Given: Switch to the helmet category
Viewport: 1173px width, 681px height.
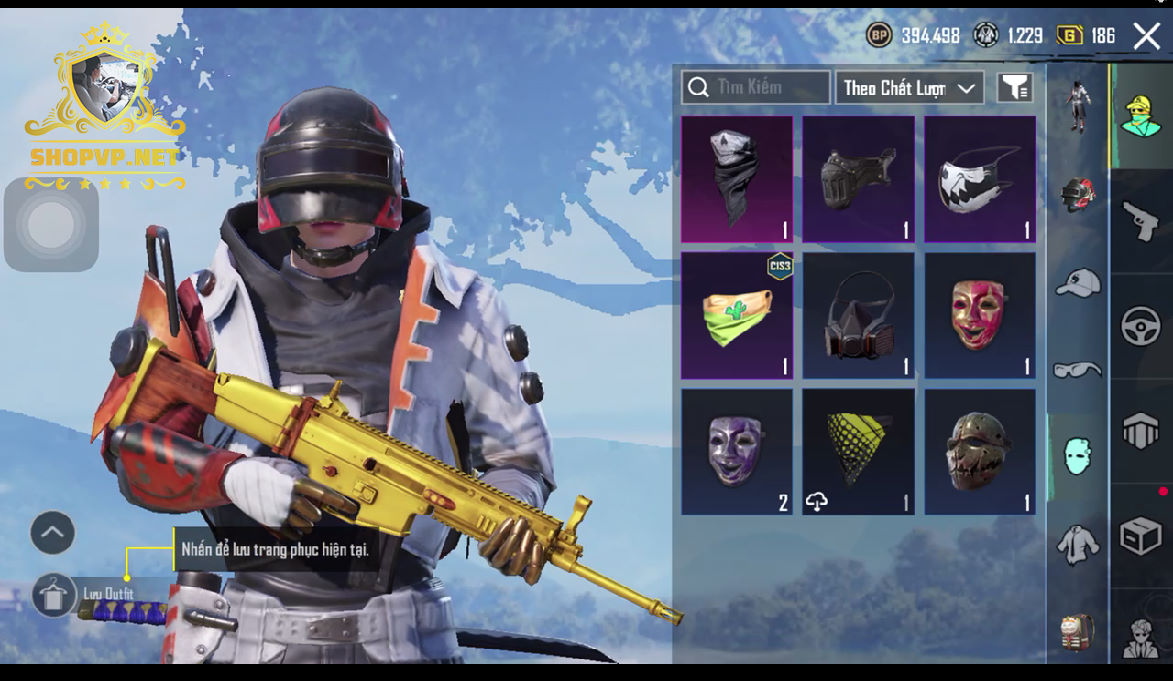Looking at the screenshot, I should [x=1077, y=193].
